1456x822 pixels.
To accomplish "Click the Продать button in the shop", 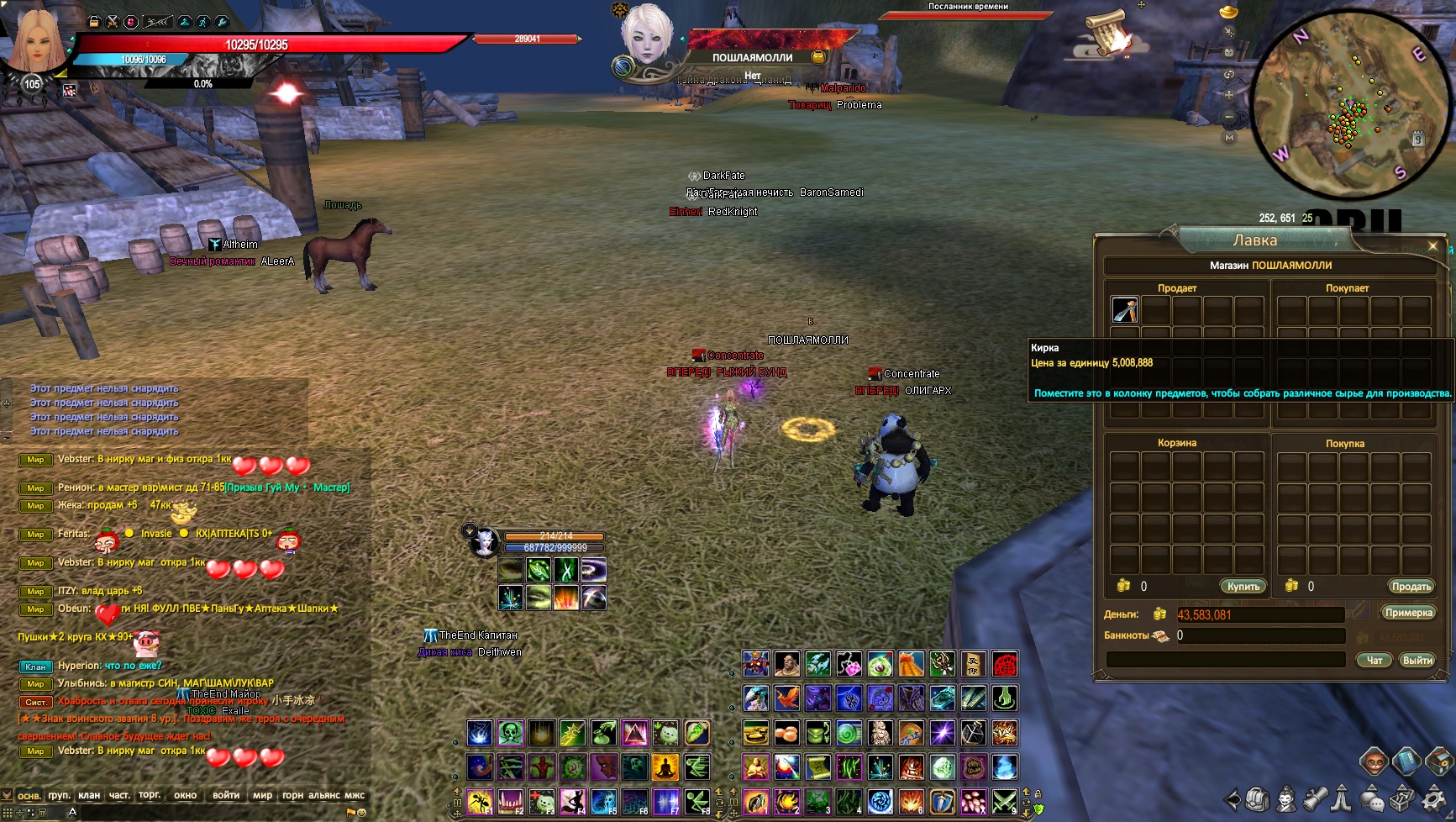I will click(1411, 587).
